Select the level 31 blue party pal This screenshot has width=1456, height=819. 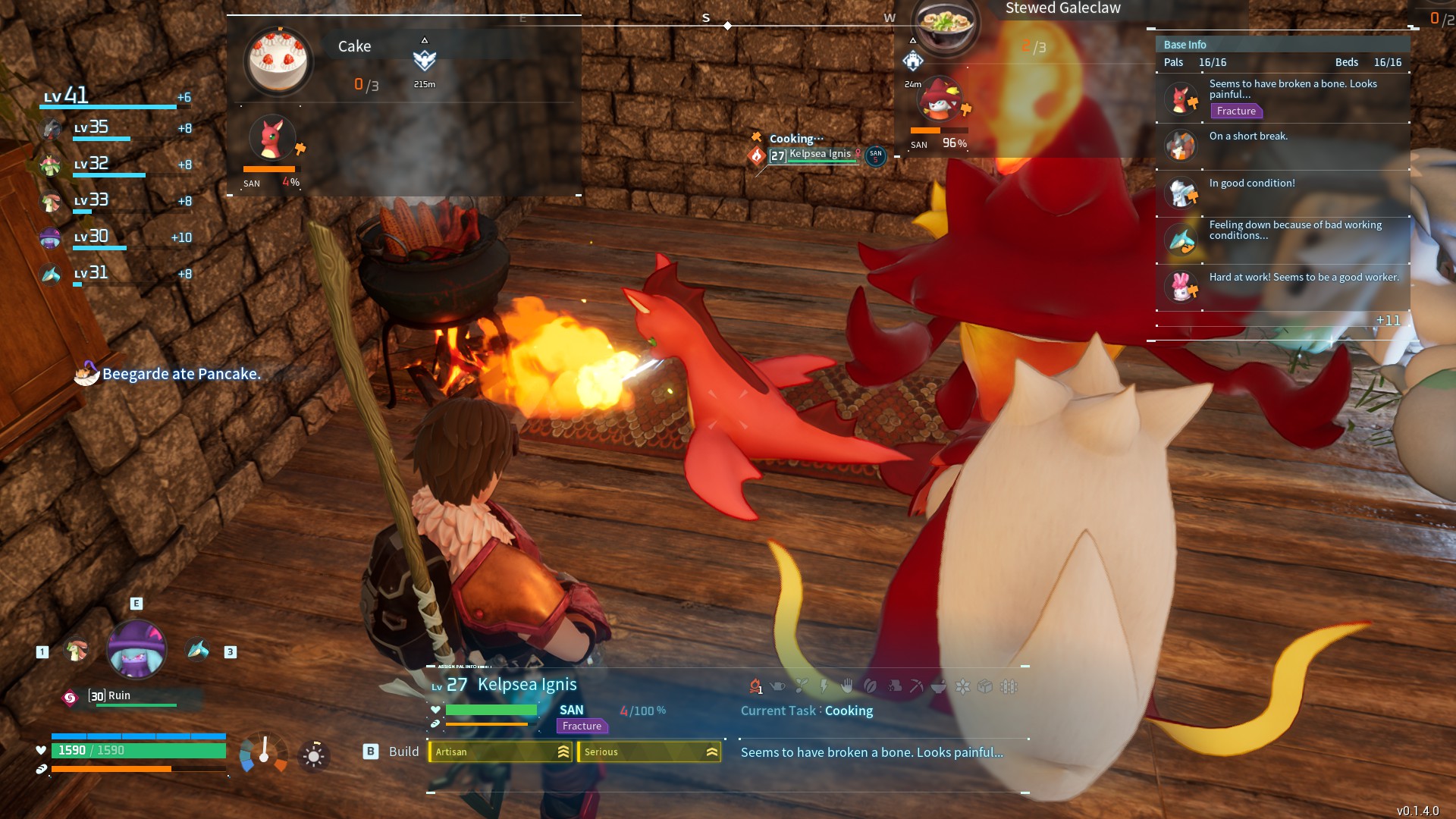[x=50, y=274]
